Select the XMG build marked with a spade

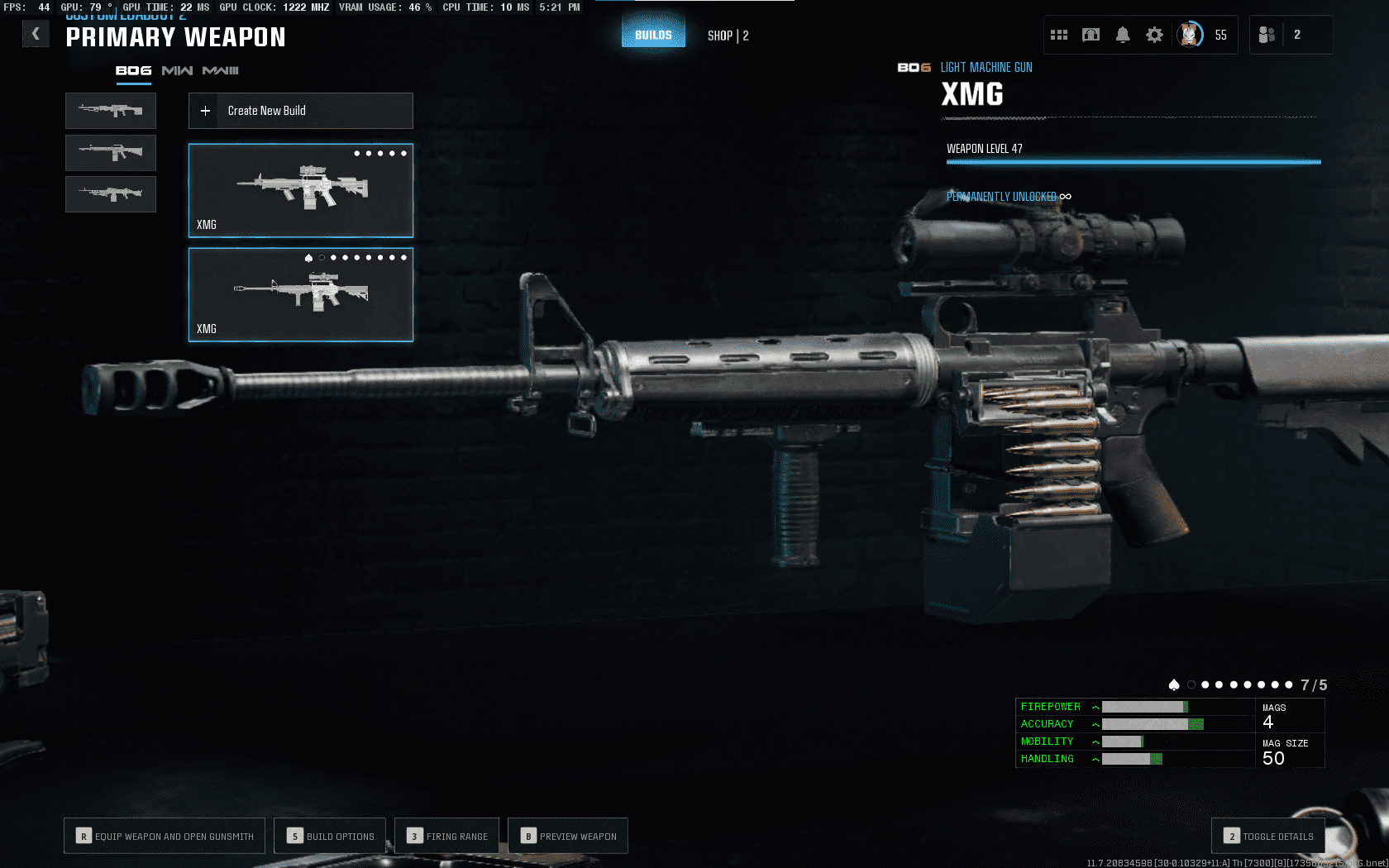point(300,295)
